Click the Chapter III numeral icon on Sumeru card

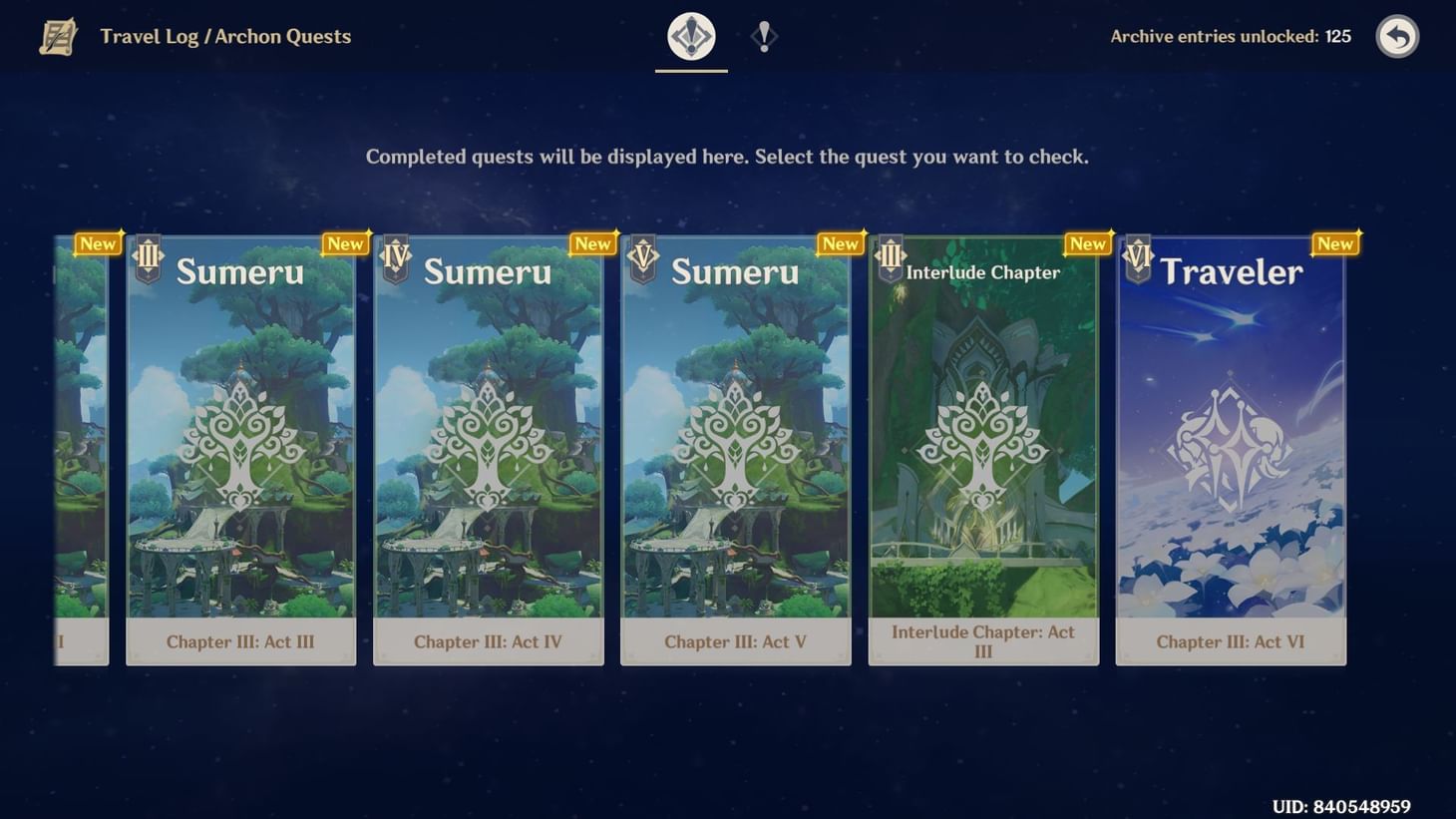pyautogui.click(x=148, y=257)
